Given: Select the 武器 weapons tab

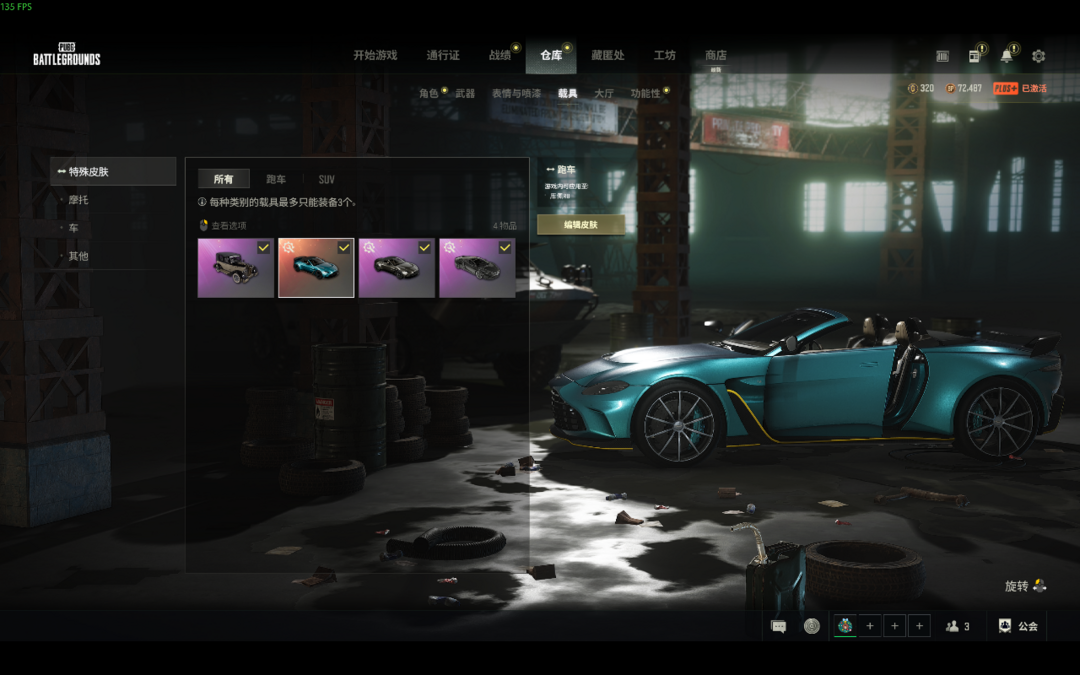Looking at the screenshot, I should [x=465, y=93].
